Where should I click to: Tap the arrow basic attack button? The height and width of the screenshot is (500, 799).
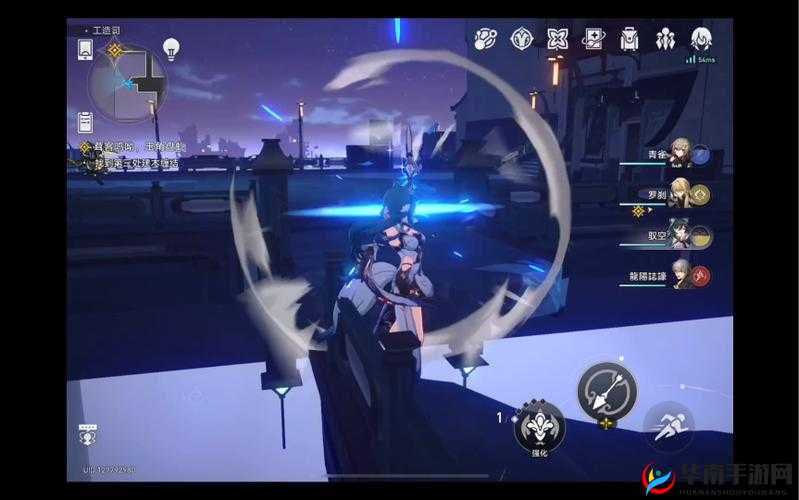coord(605,390)
